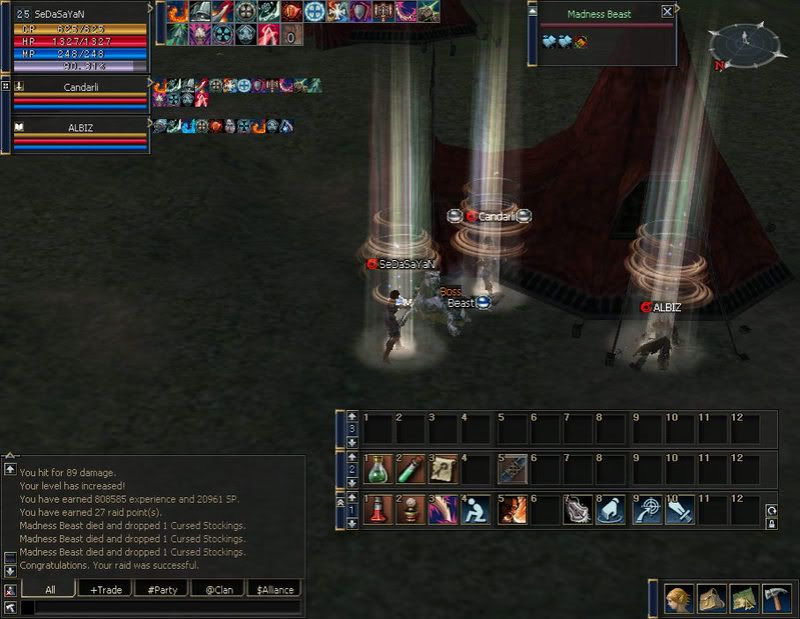The width and height of the screenshot is (800, 619).
Task: Use the green flask in second hotbar
Action: (379, 469)
